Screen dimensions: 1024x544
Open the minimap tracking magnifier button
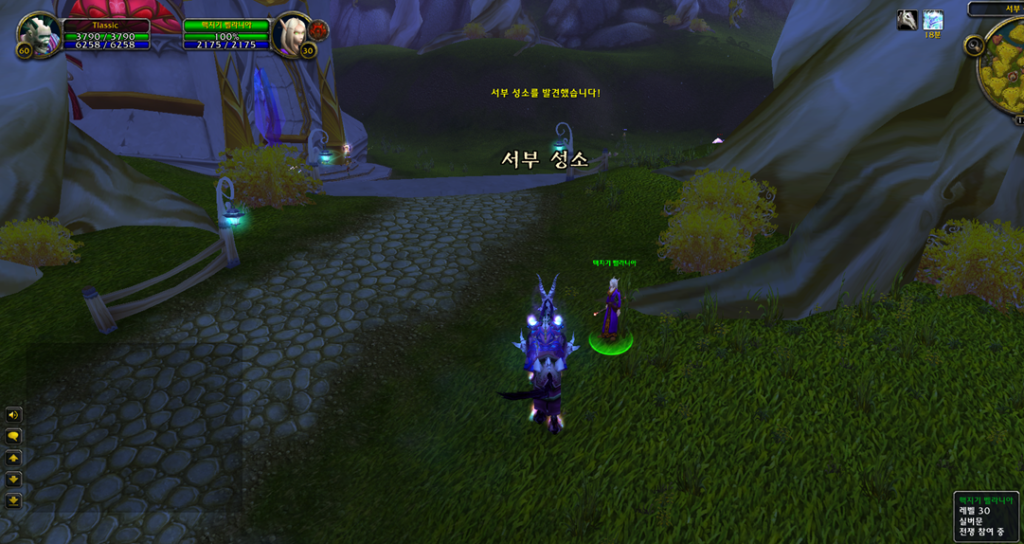[973, 46]
